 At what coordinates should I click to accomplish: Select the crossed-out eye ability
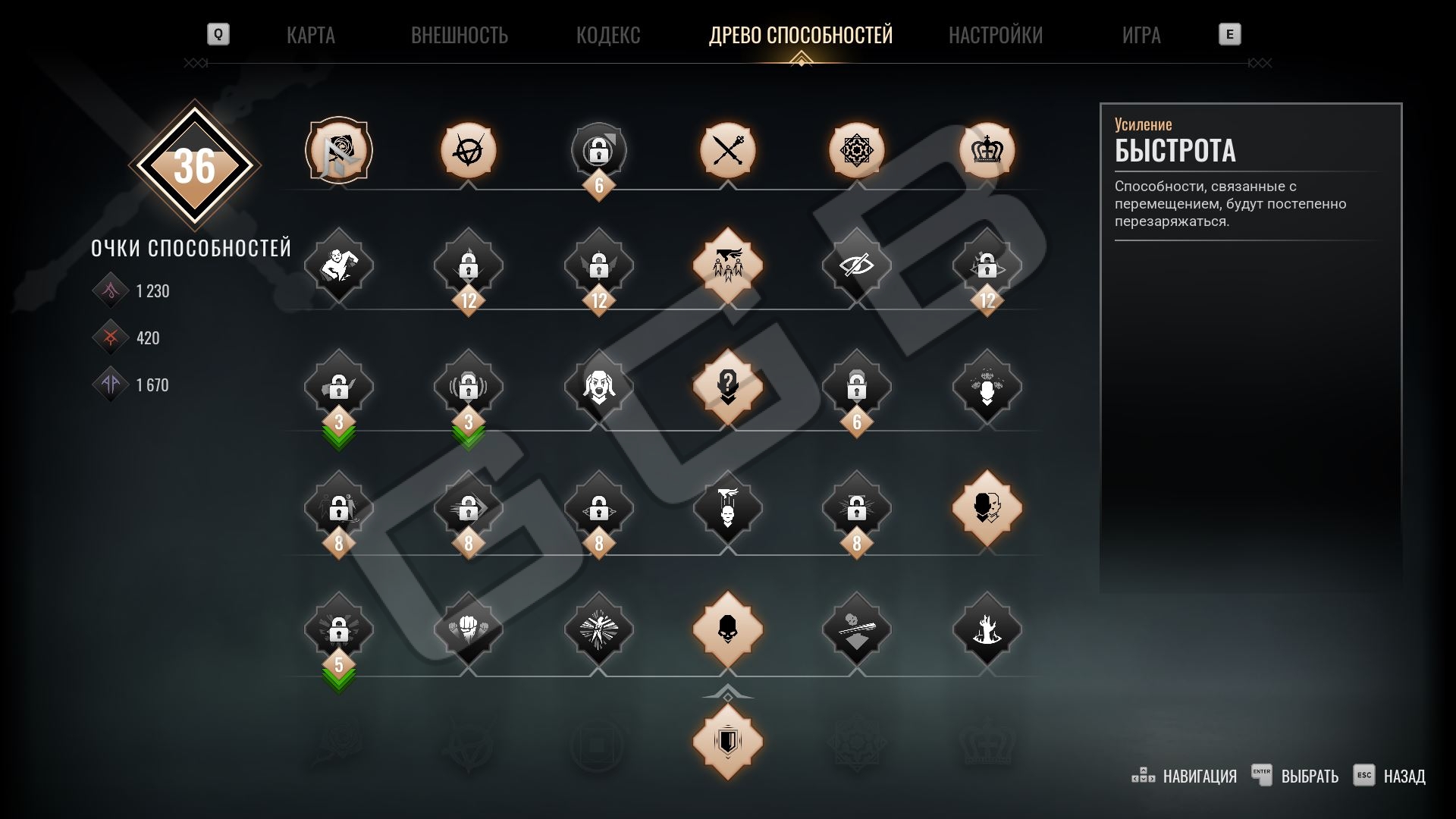[x=856, y=265]
